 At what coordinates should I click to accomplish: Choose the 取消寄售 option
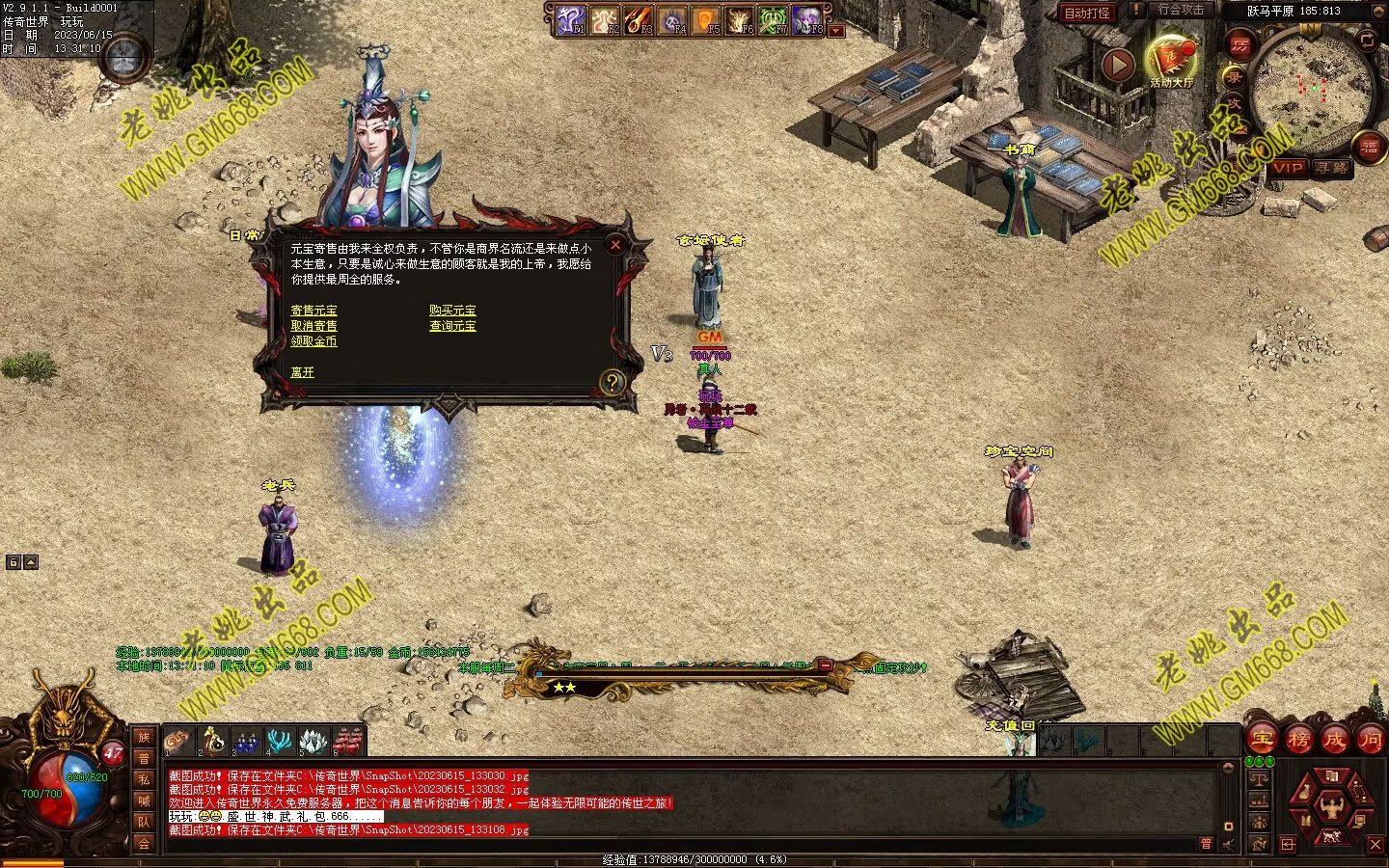pyautogui.click(x=313, y=326)
